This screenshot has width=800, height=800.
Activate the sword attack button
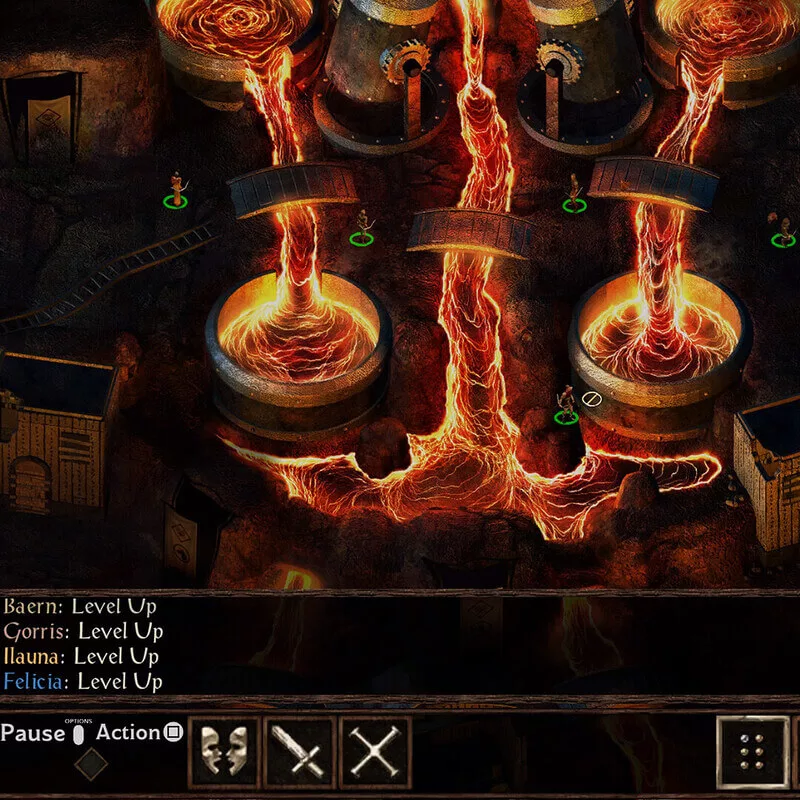pyautogui.click(x=300, y=751)
